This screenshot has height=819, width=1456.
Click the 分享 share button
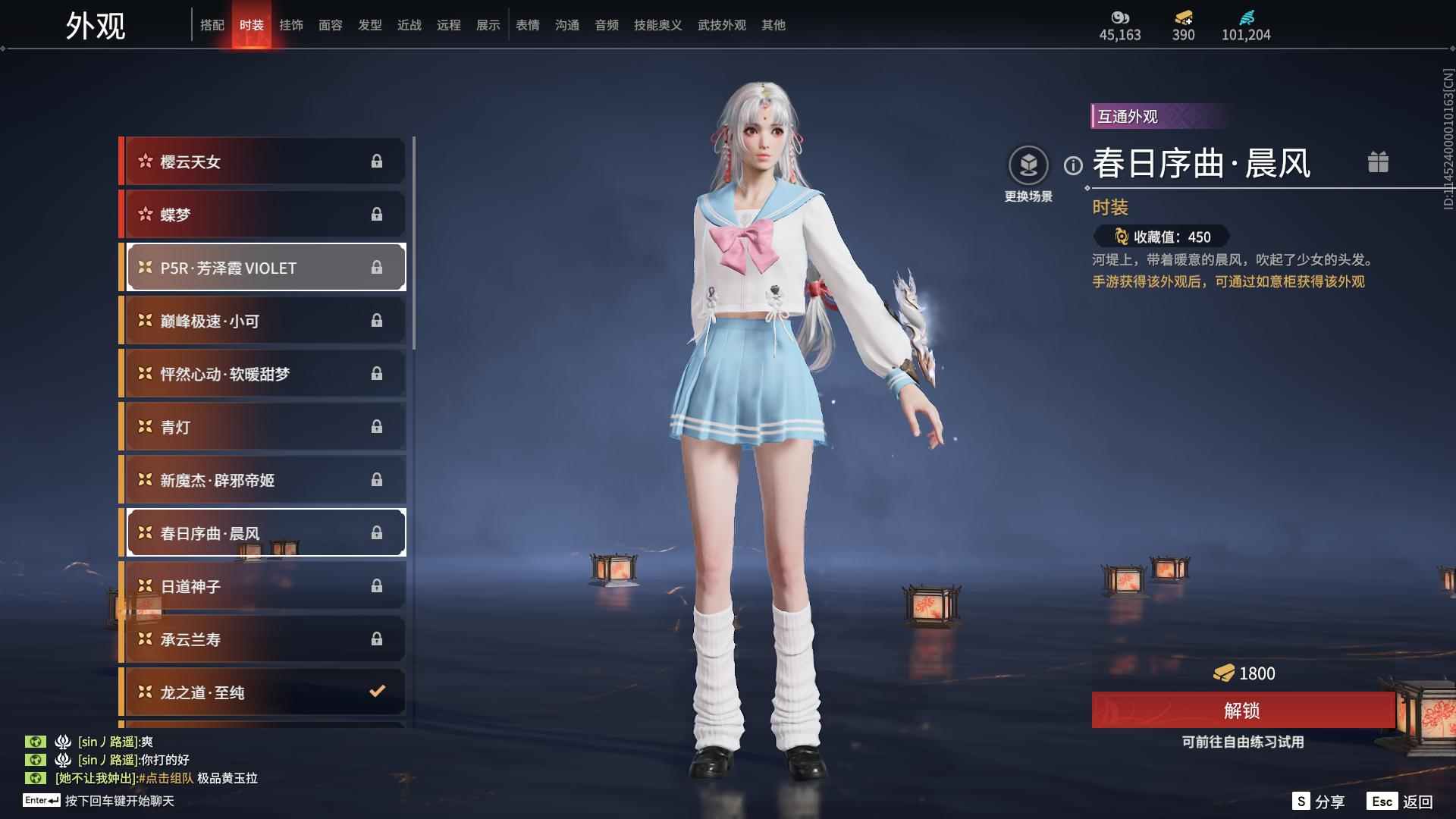pos(1320,800)
